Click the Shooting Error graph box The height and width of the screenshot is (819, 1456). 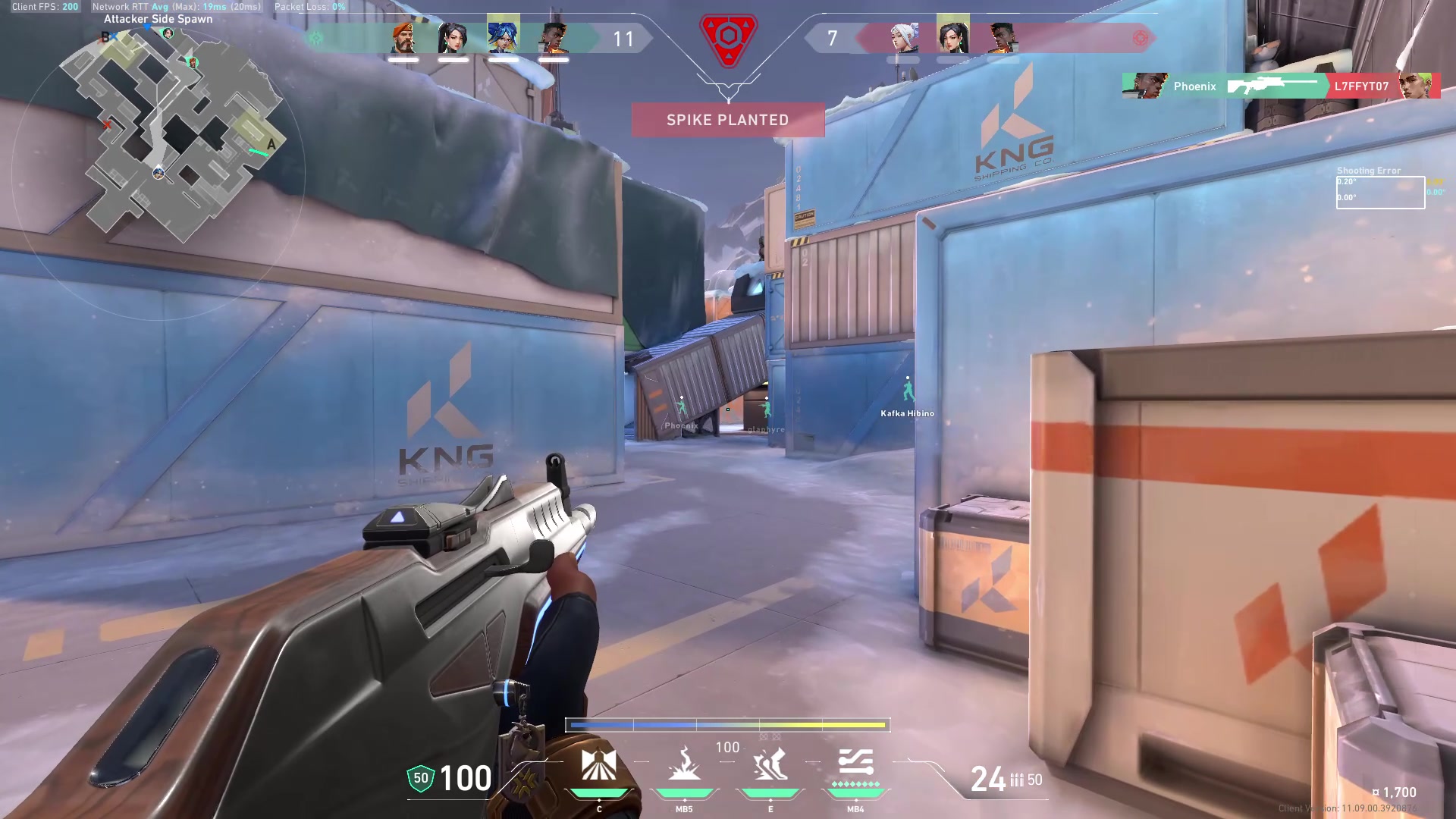click(1380, 193)
